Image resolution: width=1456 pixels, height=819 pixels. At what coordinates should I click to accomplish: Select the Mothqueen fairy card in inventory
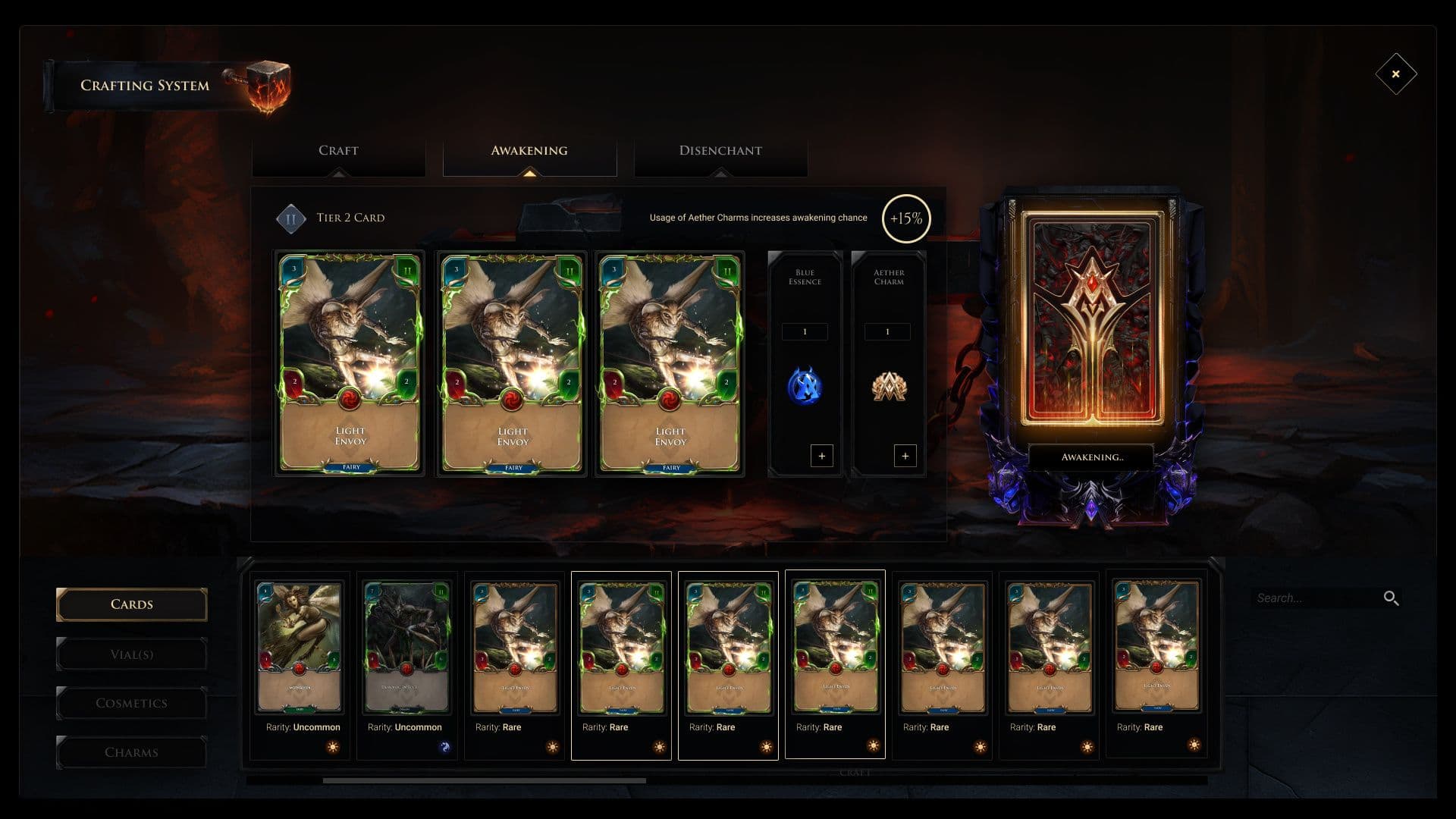300,648
